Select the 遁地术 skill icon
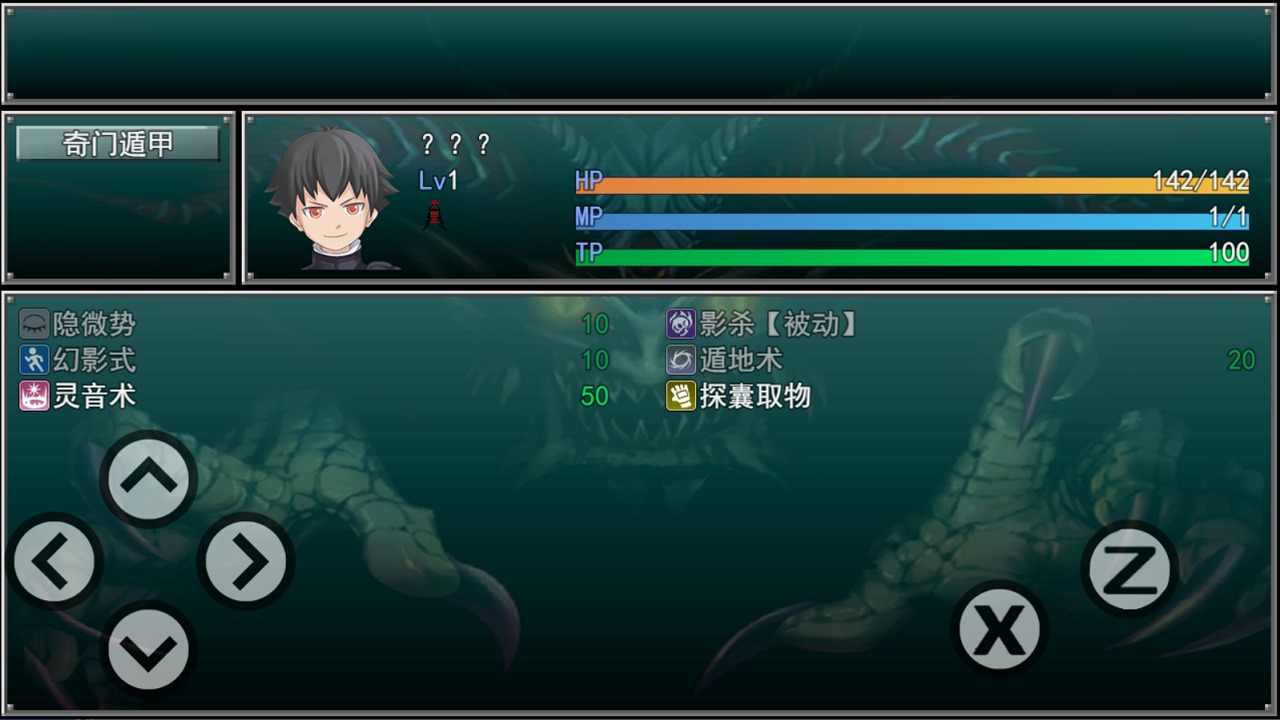 point(681,360)
